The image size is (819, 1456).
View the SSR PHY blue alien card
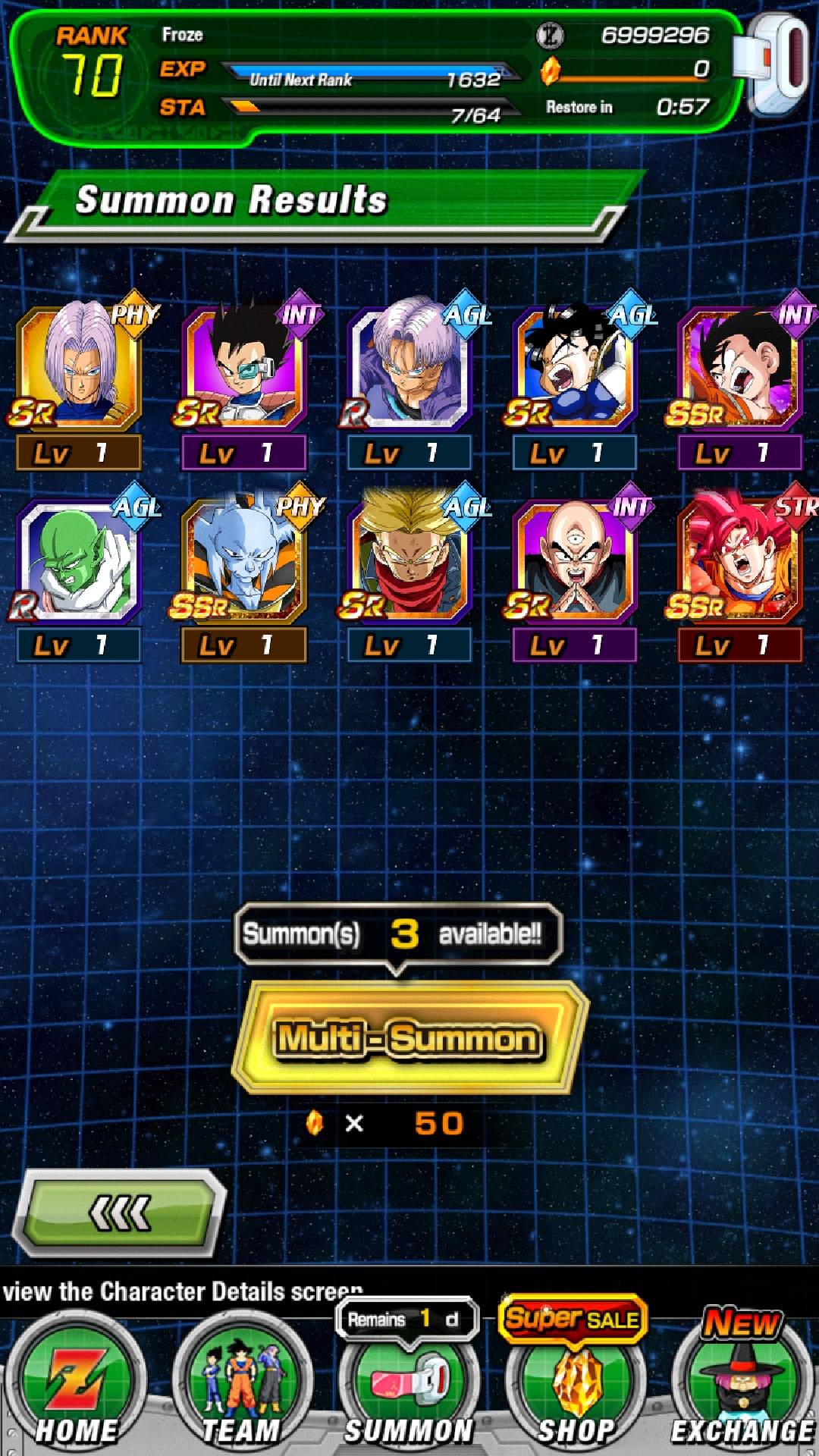pos(244,560)
